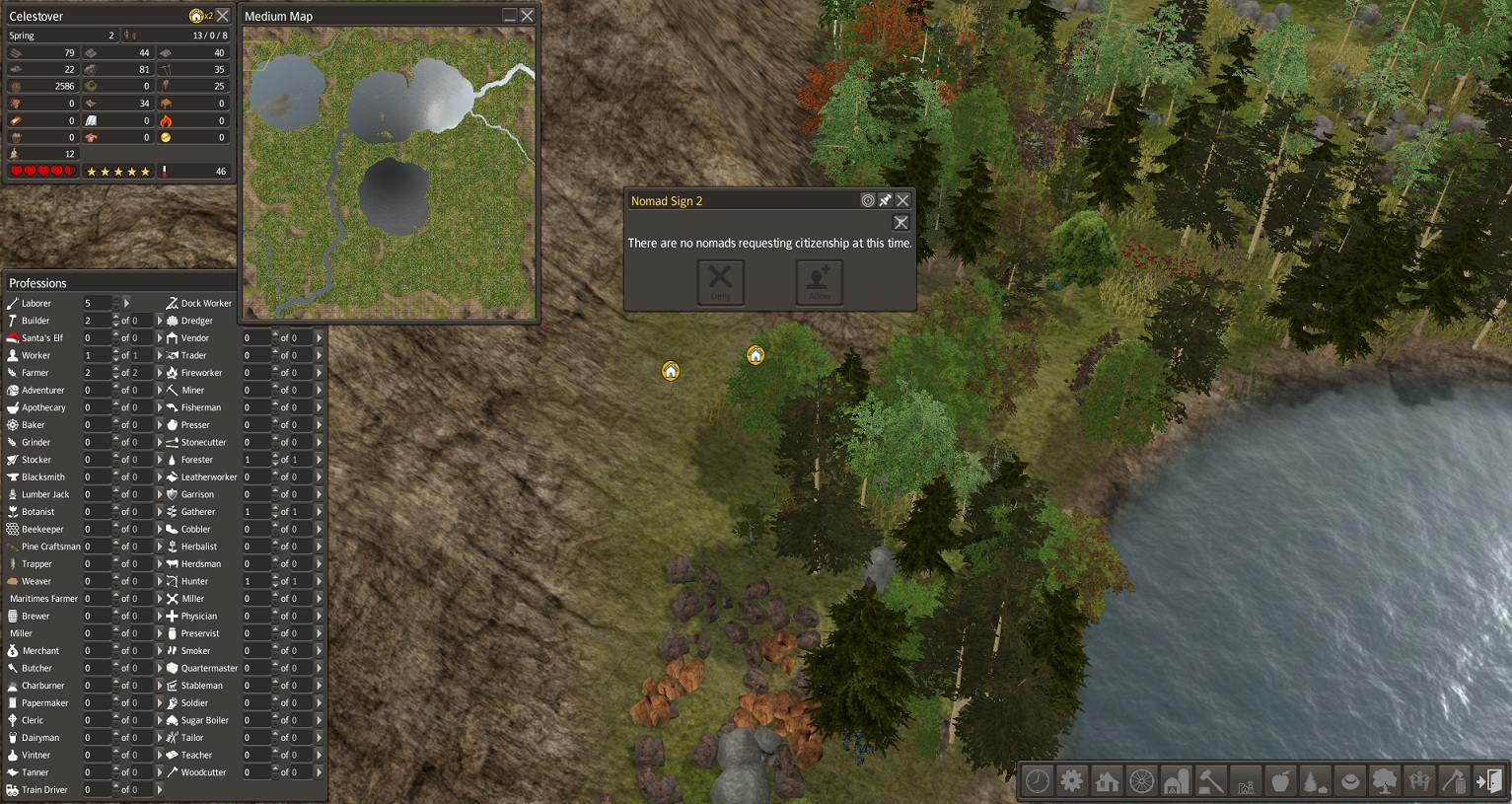Click on the Medium Map terrain view
Viewport: 1512px width, 804px height.
pyautogui.click(x=389, y=173)
